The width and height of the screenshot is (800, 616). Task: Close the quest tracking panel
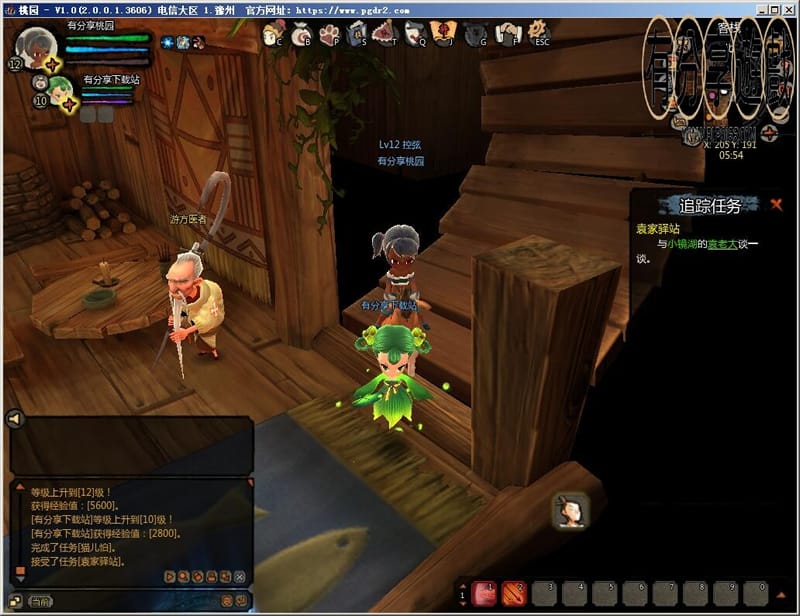tap(776, 205)
